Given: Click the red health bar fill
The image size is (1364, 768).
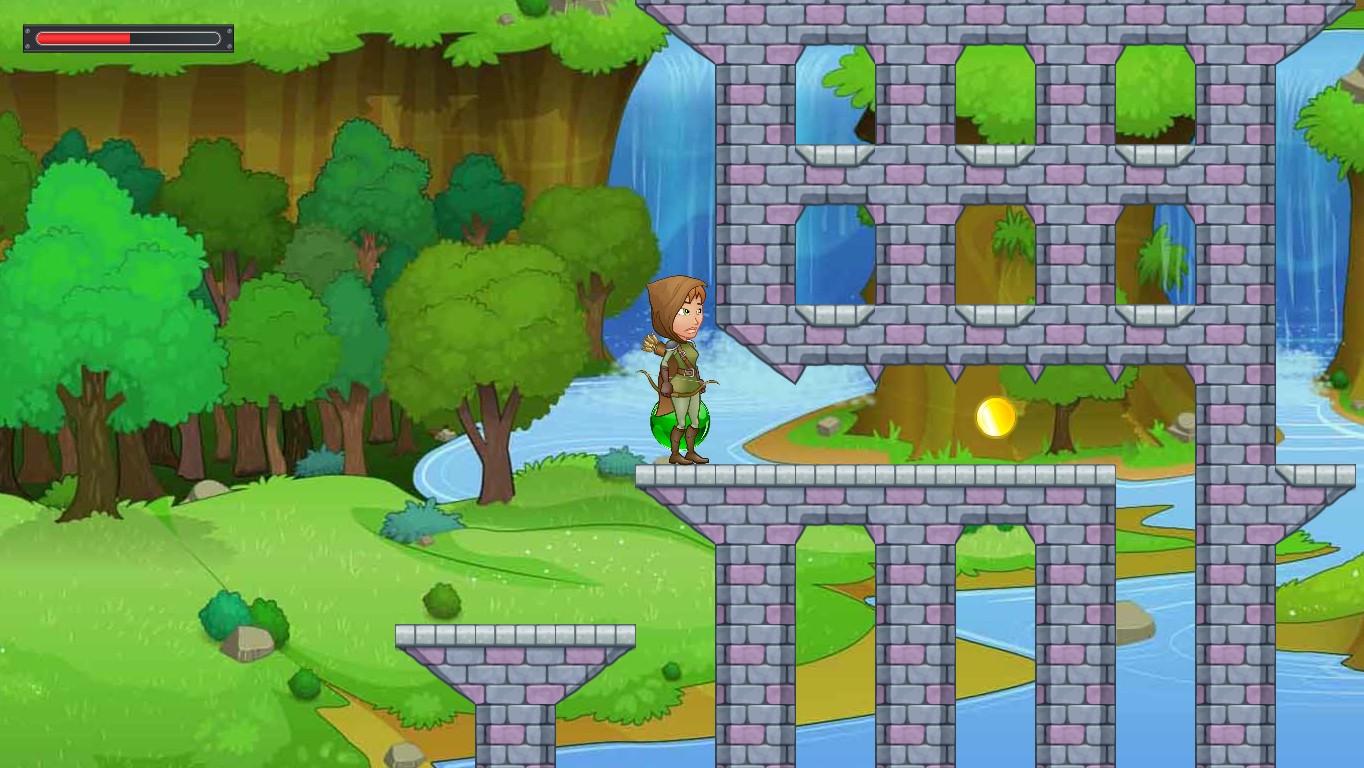Looking at the screenshot, I should 85,38.
